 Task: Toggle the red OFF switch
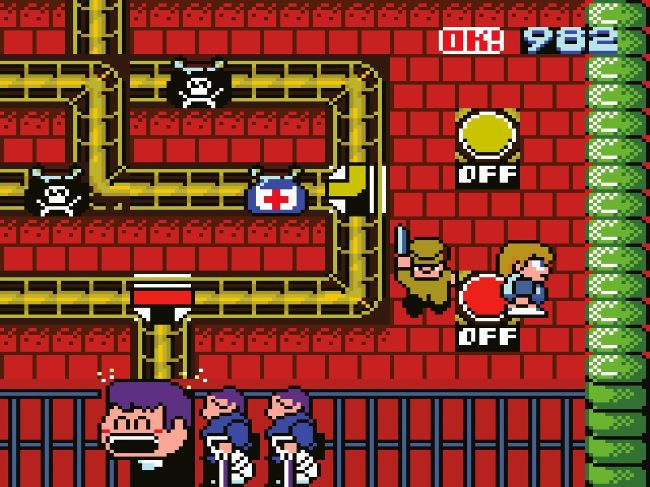[x=483, y=299]
